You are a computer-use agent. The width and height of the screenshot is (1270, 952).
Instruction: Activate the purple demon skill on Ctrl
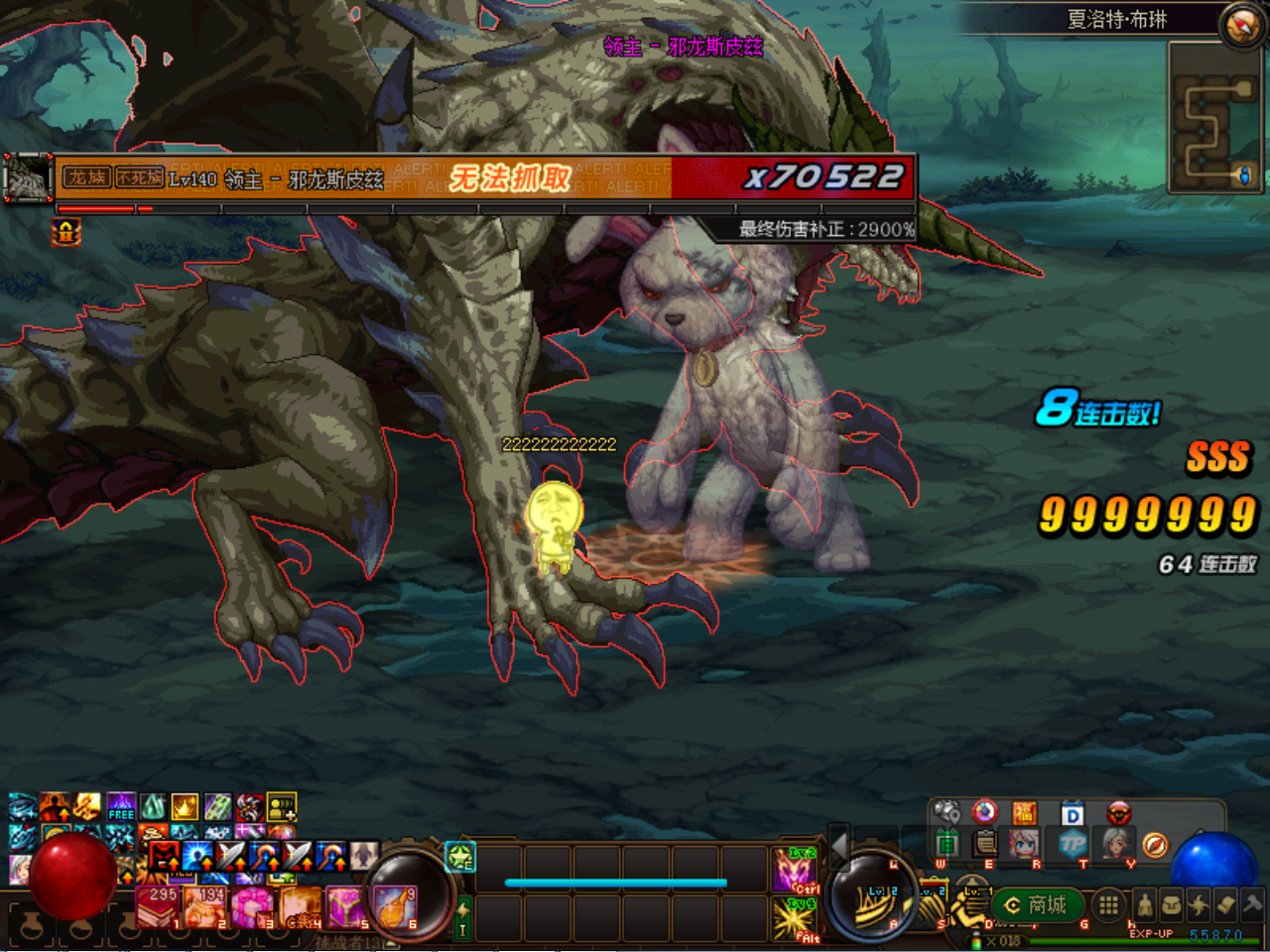coord(795,870)
